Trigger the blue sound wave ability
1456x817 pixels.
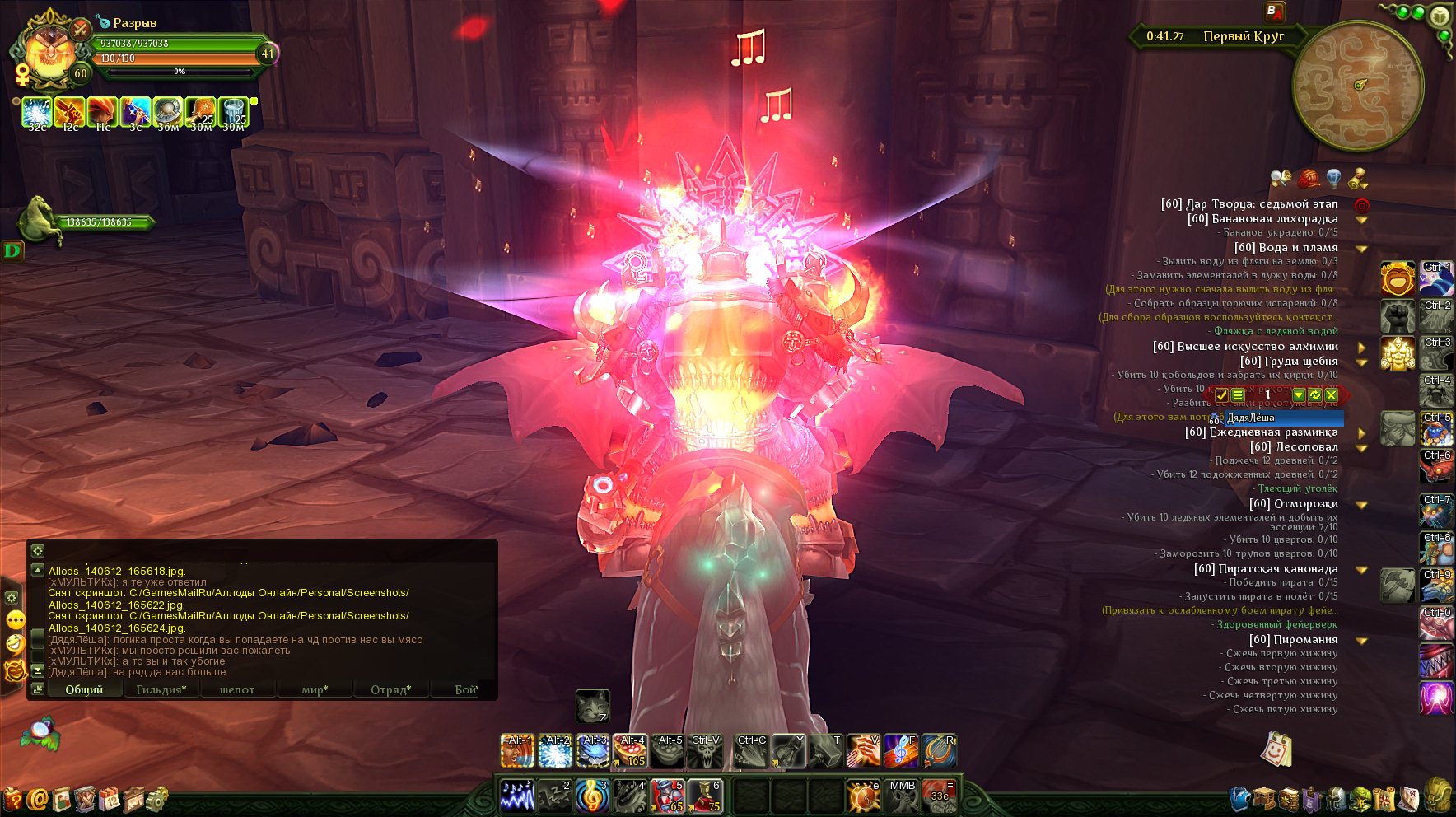(x=516, y=796)
